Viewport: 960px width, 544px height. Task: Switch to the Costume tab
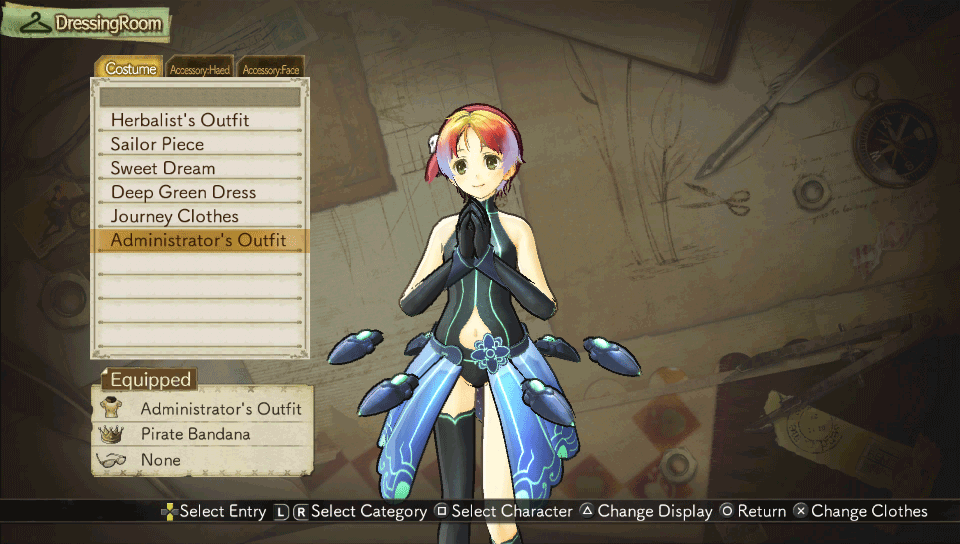[x=131, y=69]
